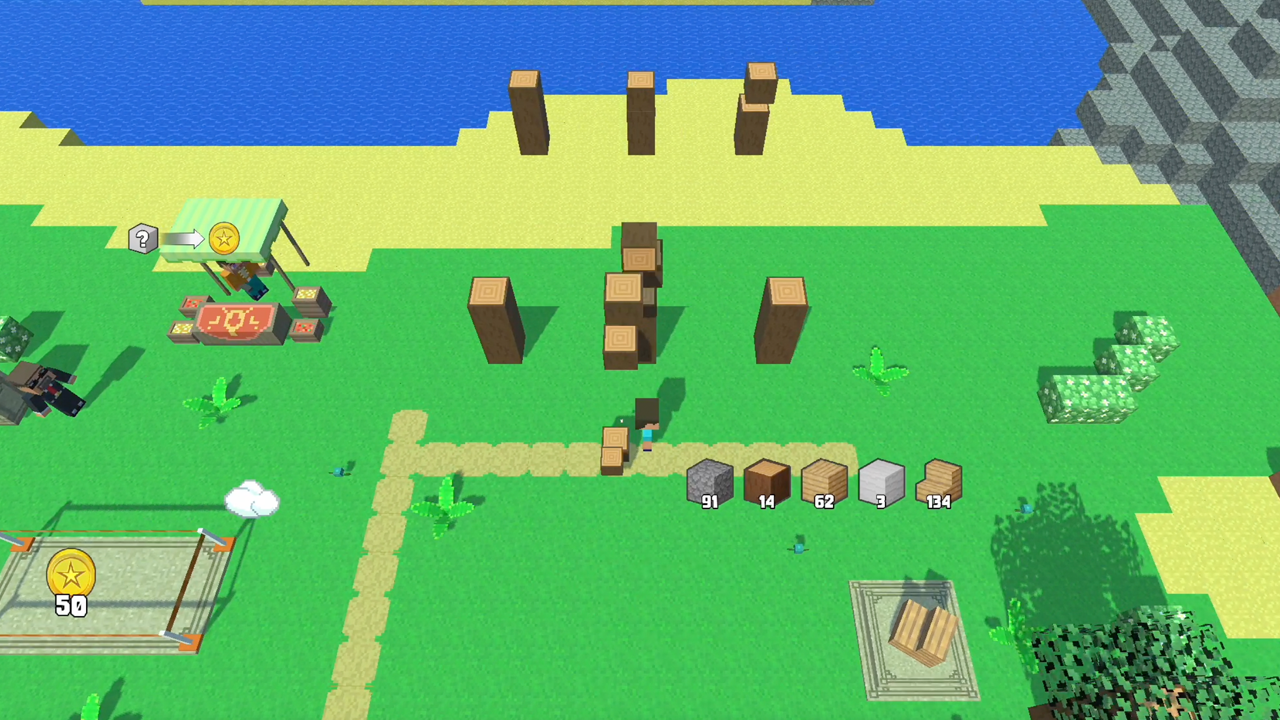Select the white block with count 3
Screen dimensions: 1280x720
click(x=881, y=483)
